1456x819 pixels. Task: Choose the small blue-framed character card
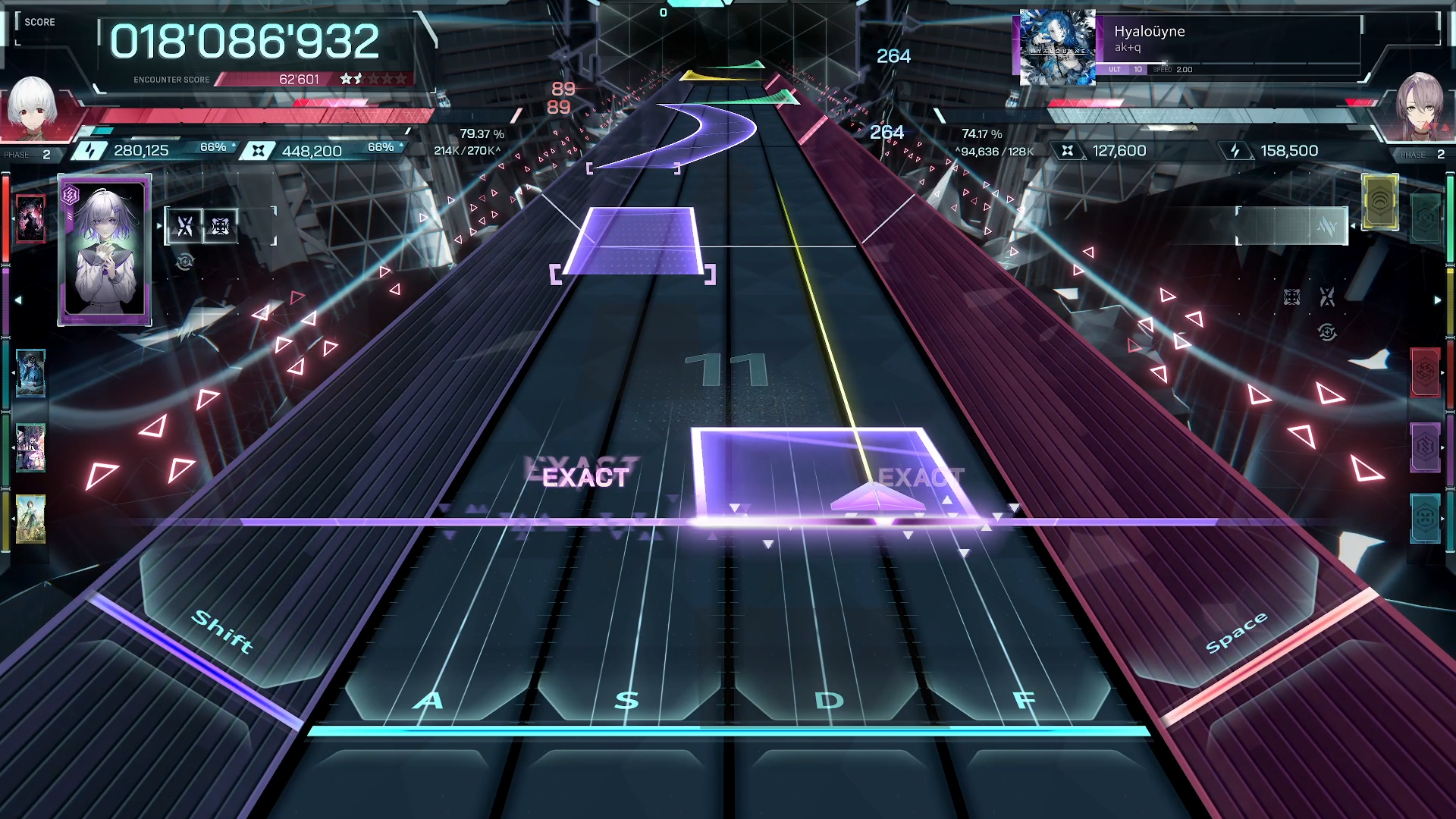30,373
